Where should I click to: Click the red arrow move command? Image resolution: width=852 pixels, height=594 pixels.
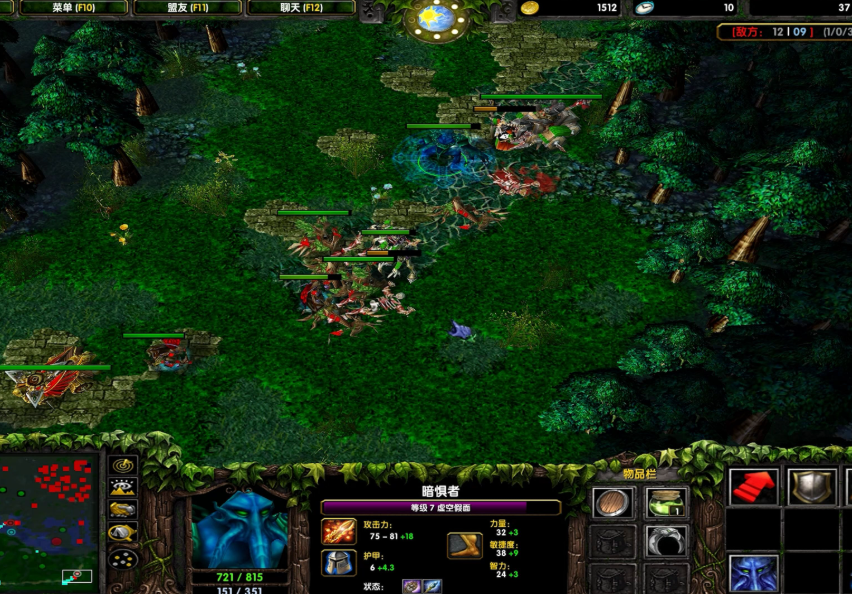[754, 487]
